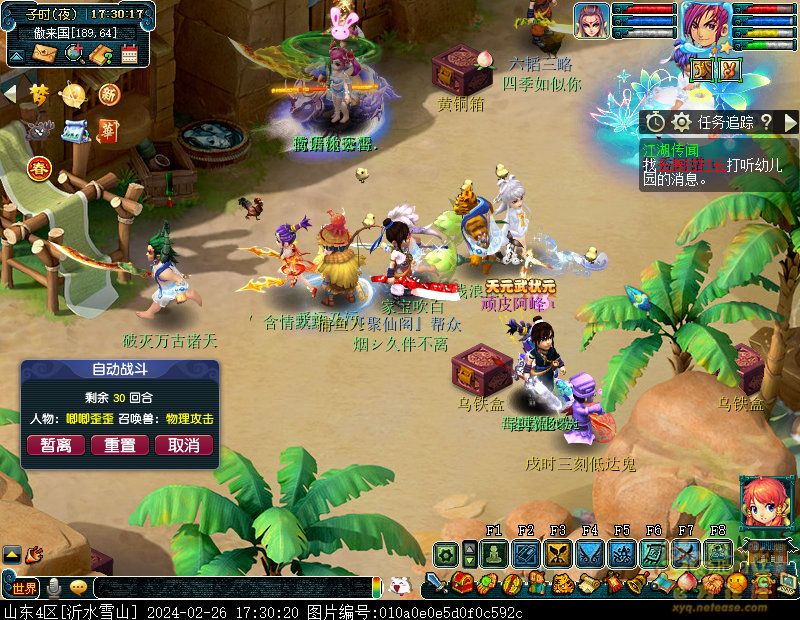Open quest tracker settings gear
The height and width of the screenshot is (620, 800).
click(x=681, y=122)
